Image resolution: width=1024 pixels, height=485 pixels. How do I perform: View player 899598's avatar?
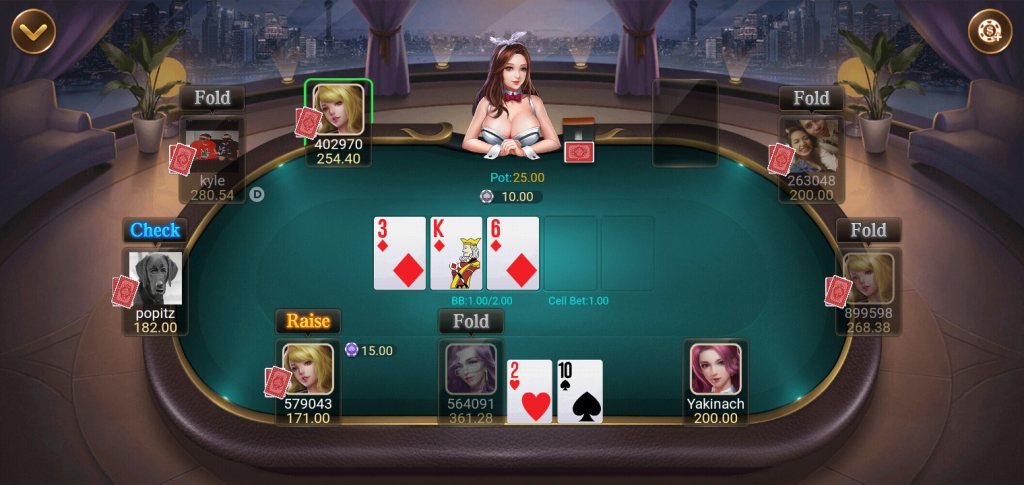click(868, 278)
